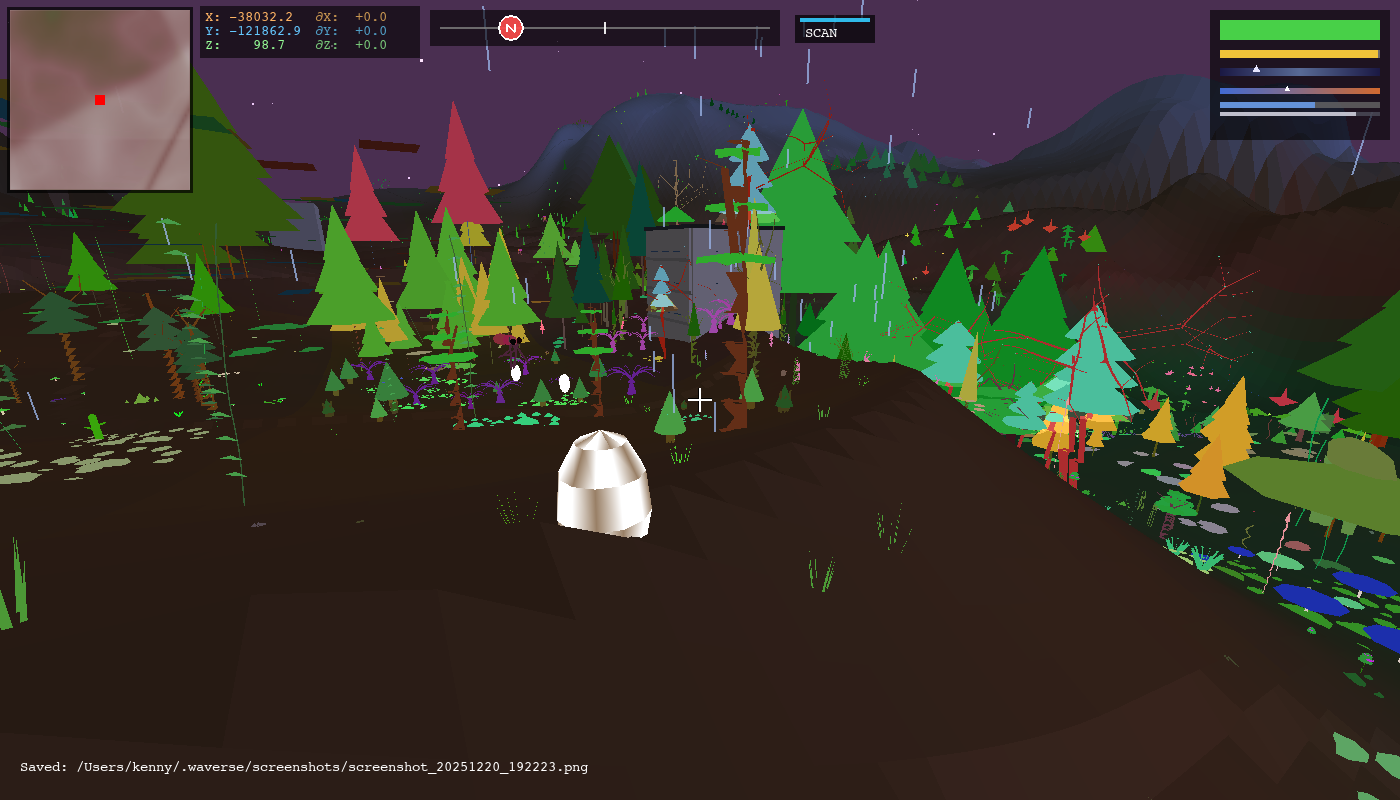Click the triangle handle on the dark night-sky slider
This screenshot has height=800, width=1400.
point(1255,69)
